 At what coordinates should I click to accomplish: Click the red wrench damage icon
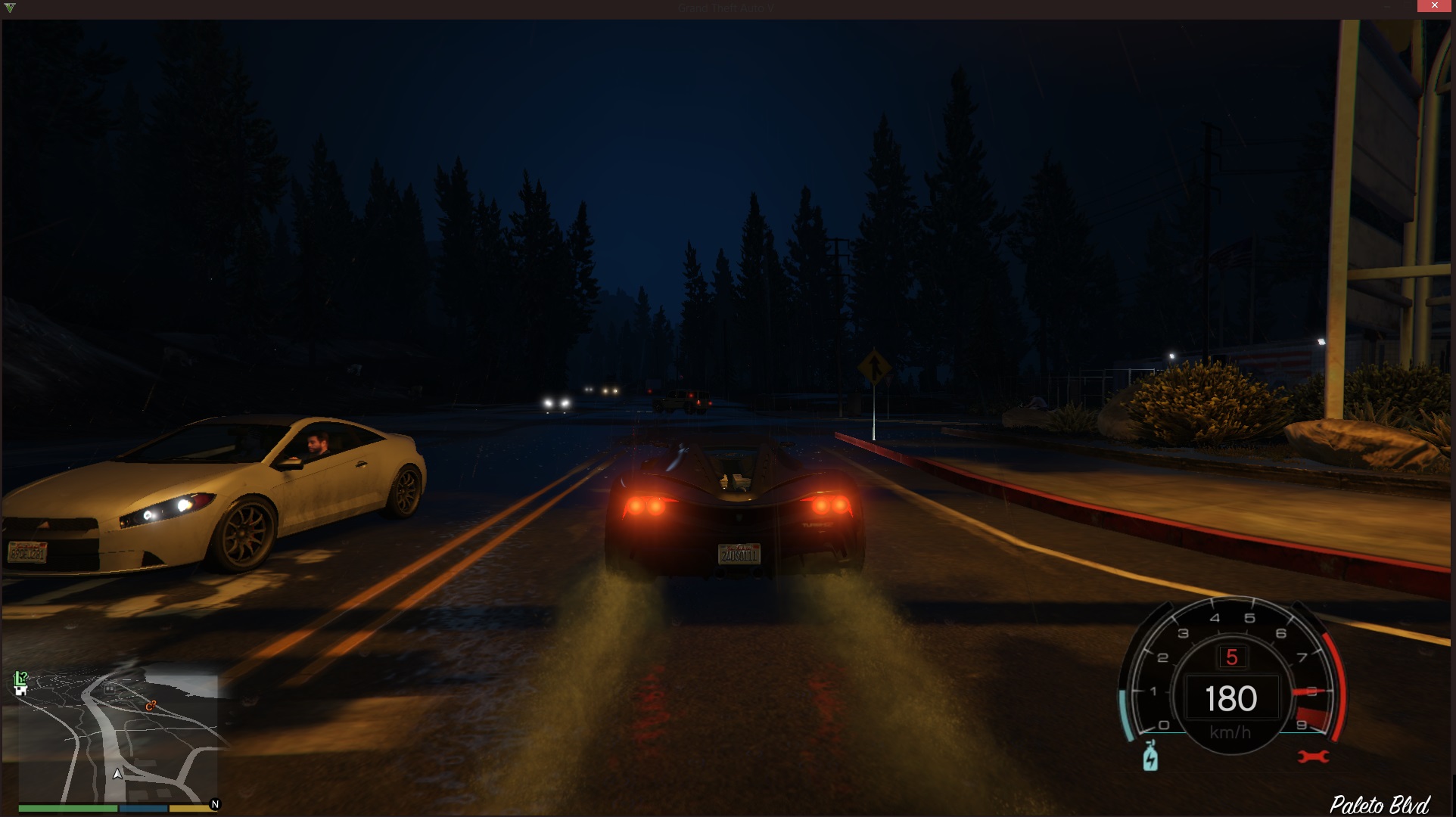tap(1313, 756)
